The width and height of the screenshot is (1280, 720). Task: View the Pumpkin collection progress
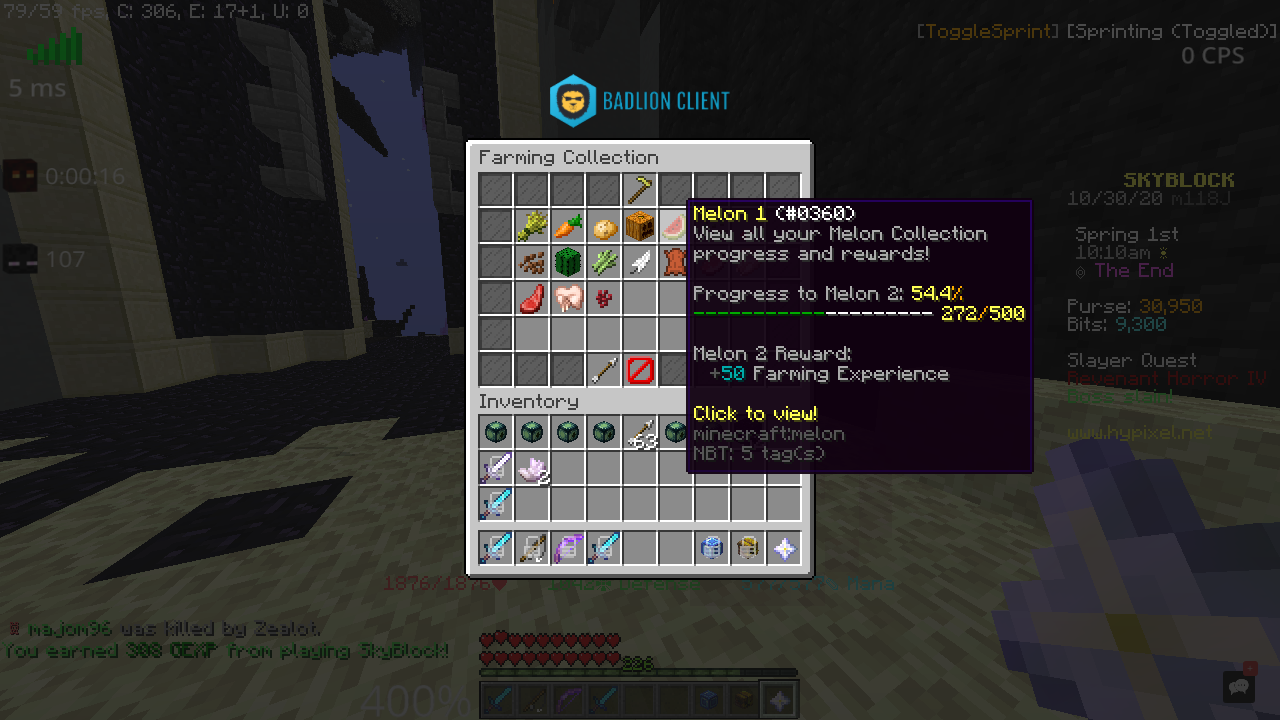(641, 225)
